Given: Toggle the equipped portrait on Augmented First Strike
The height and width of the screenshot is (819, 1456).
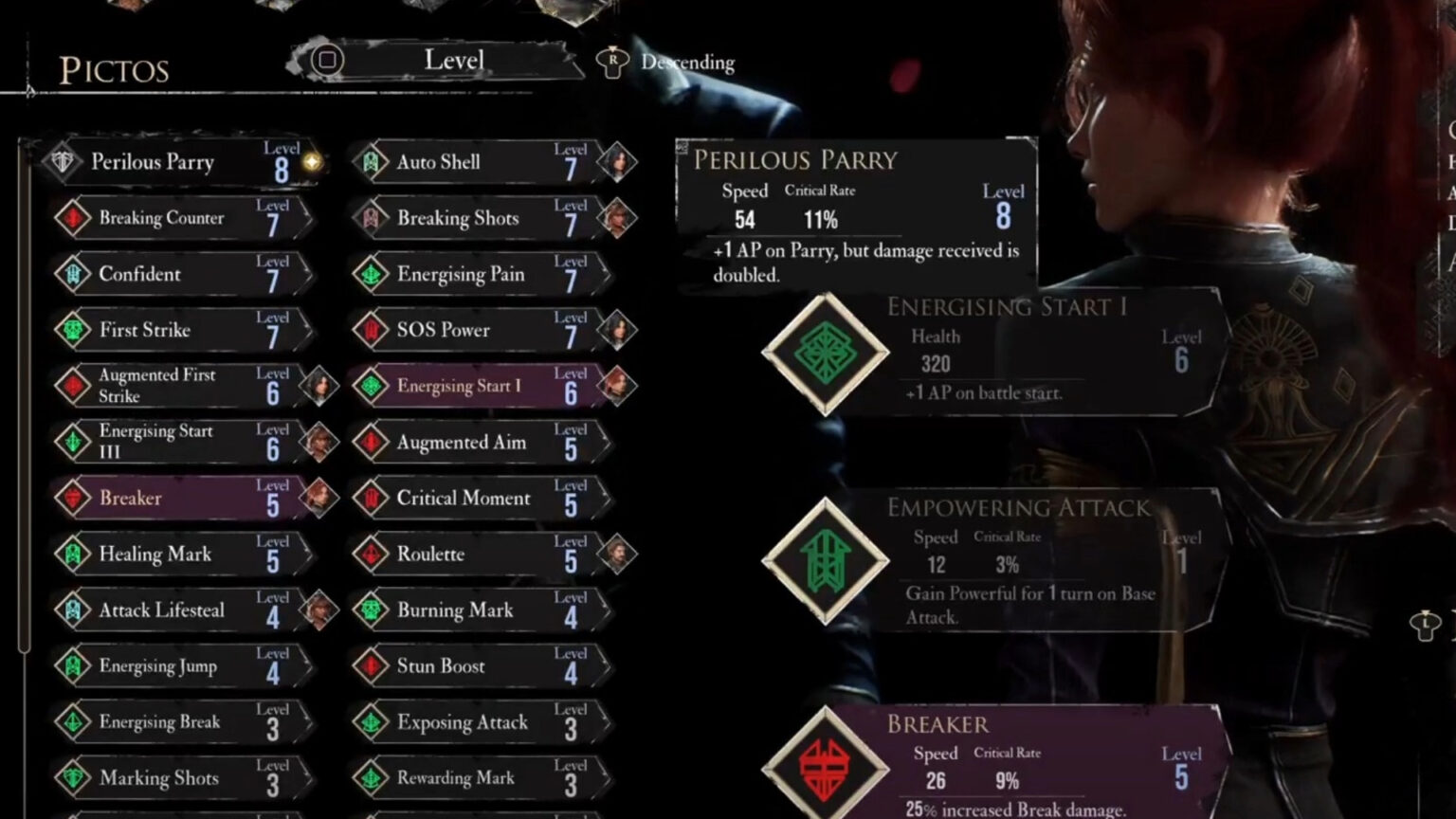Looking at the screenshot, I should (x=318, y=385).
